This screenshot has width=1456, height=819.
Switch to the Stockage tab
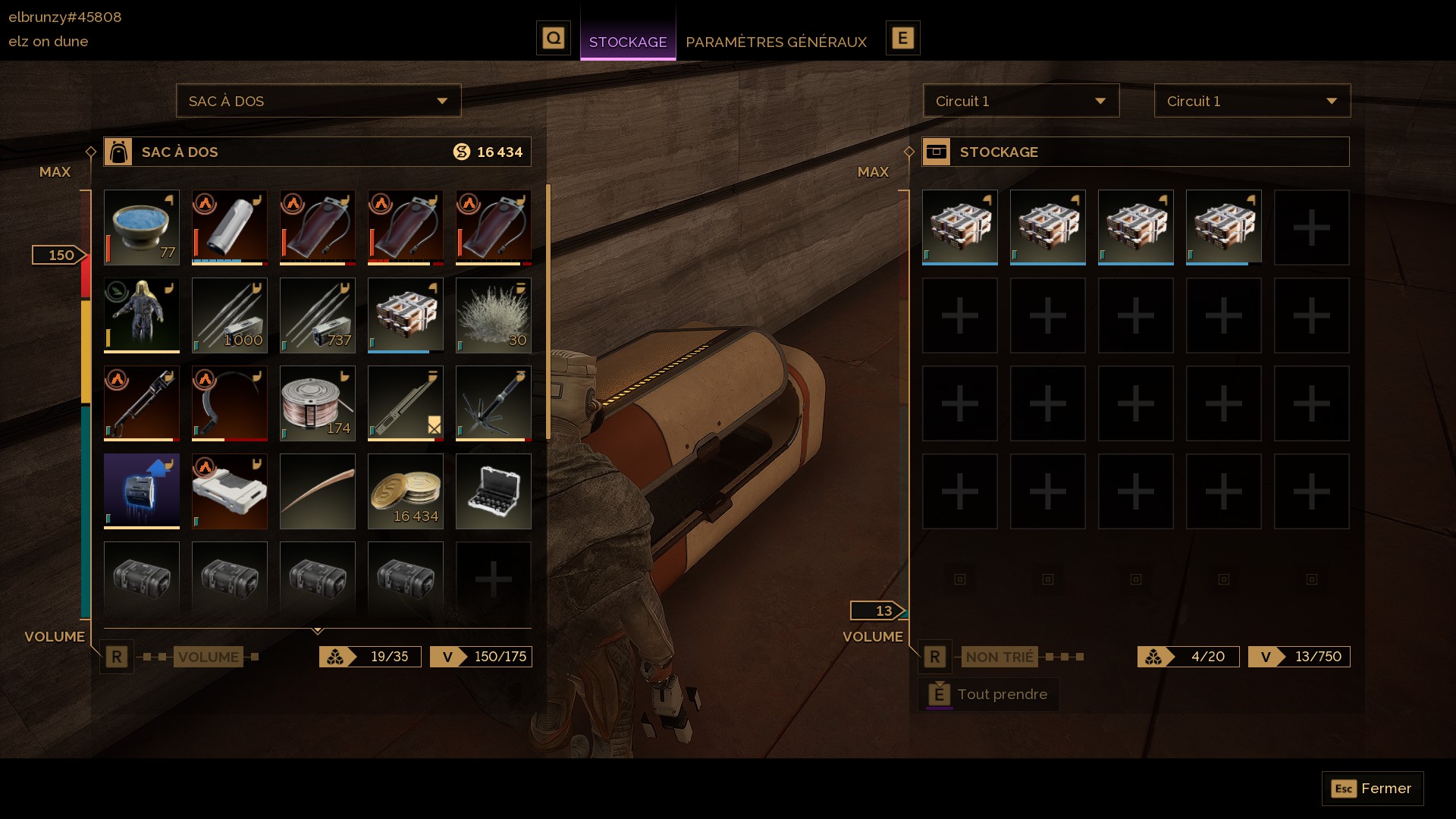coord(627,42)
